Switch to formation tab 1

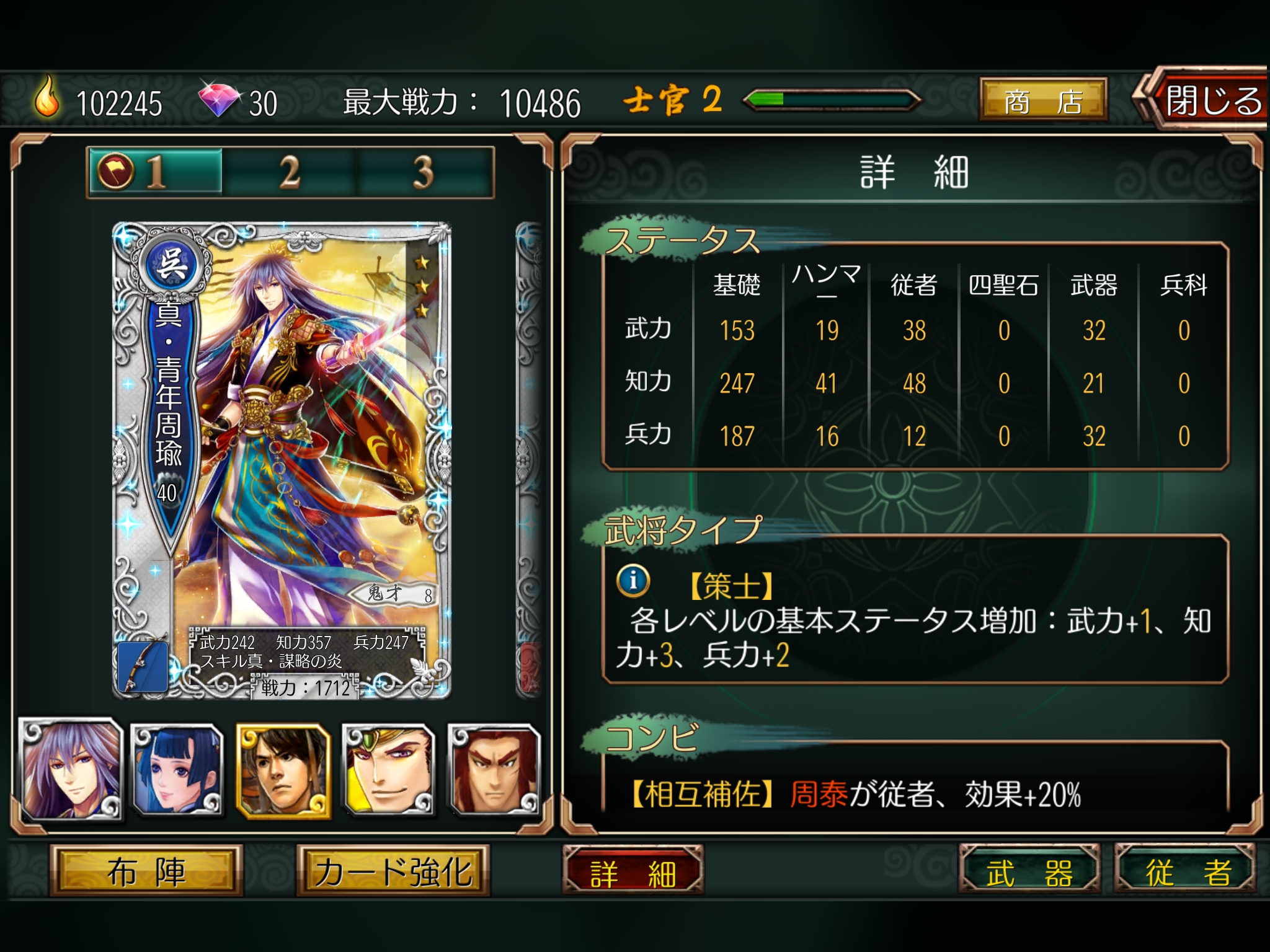(155, 172)
